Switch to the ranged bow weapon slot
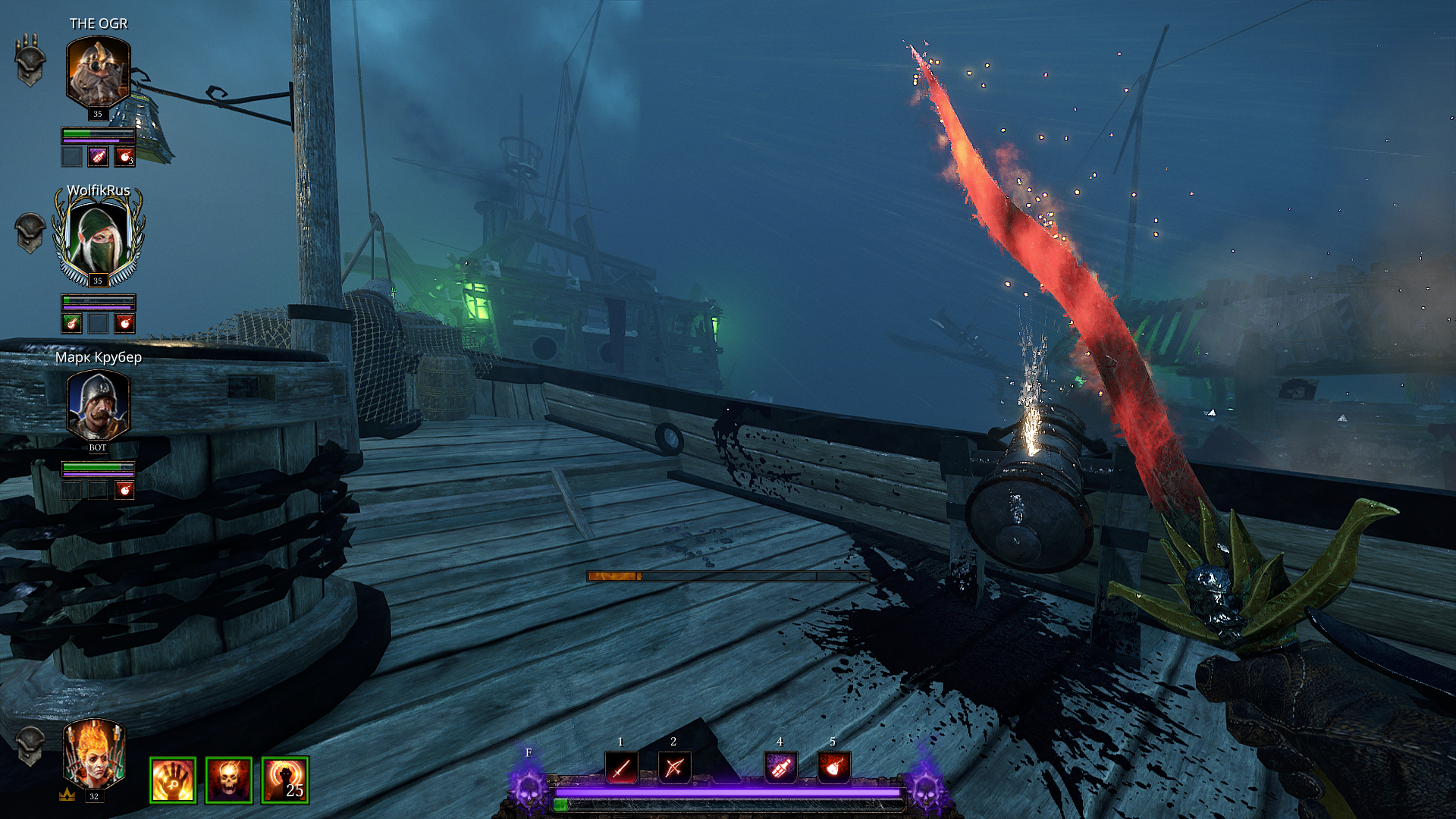The width and height of the screenshot is (1456, 819). 673,768
